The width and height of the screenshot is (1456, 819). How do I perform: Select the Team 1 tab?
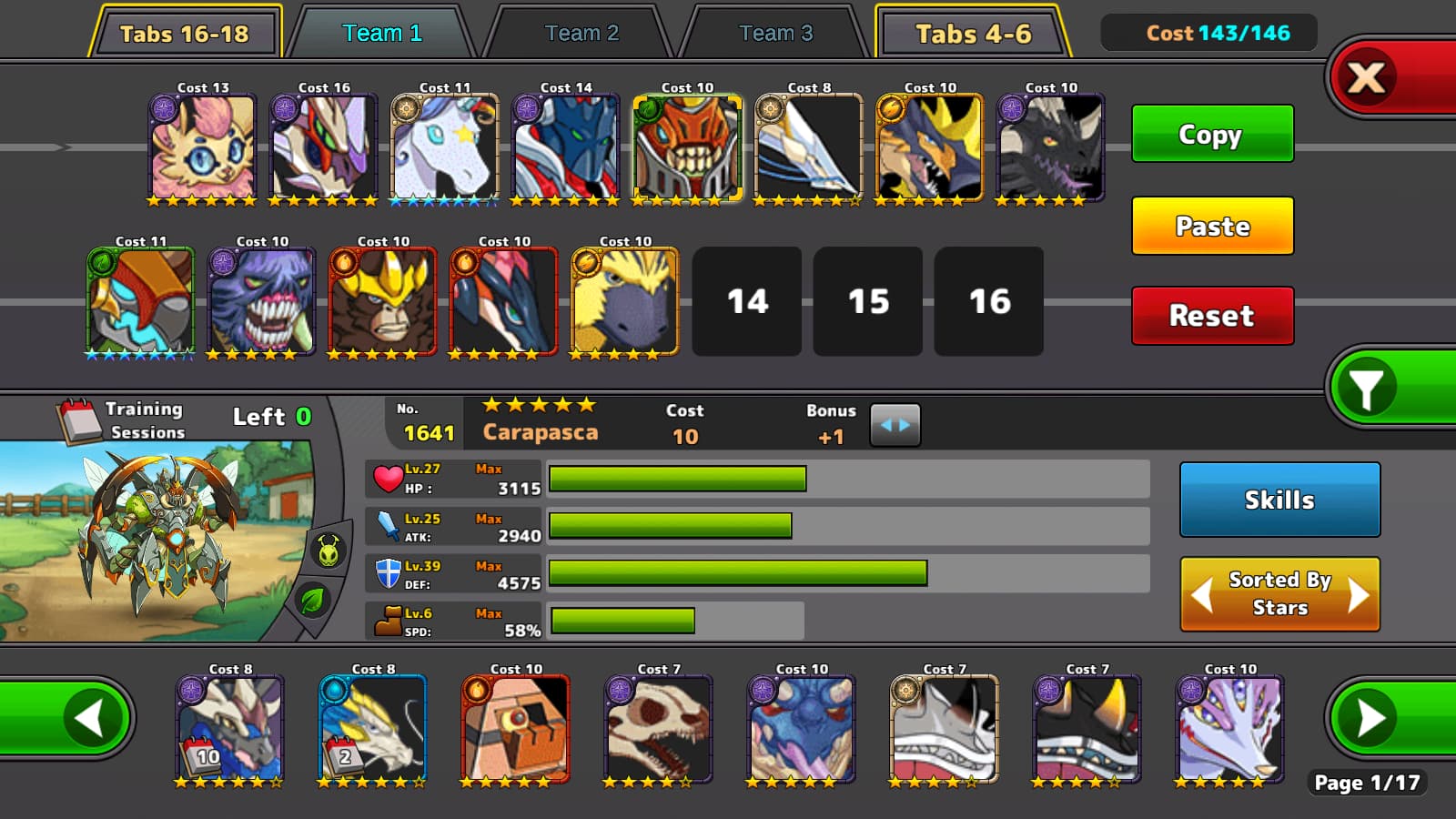click(x=382, y=34)
